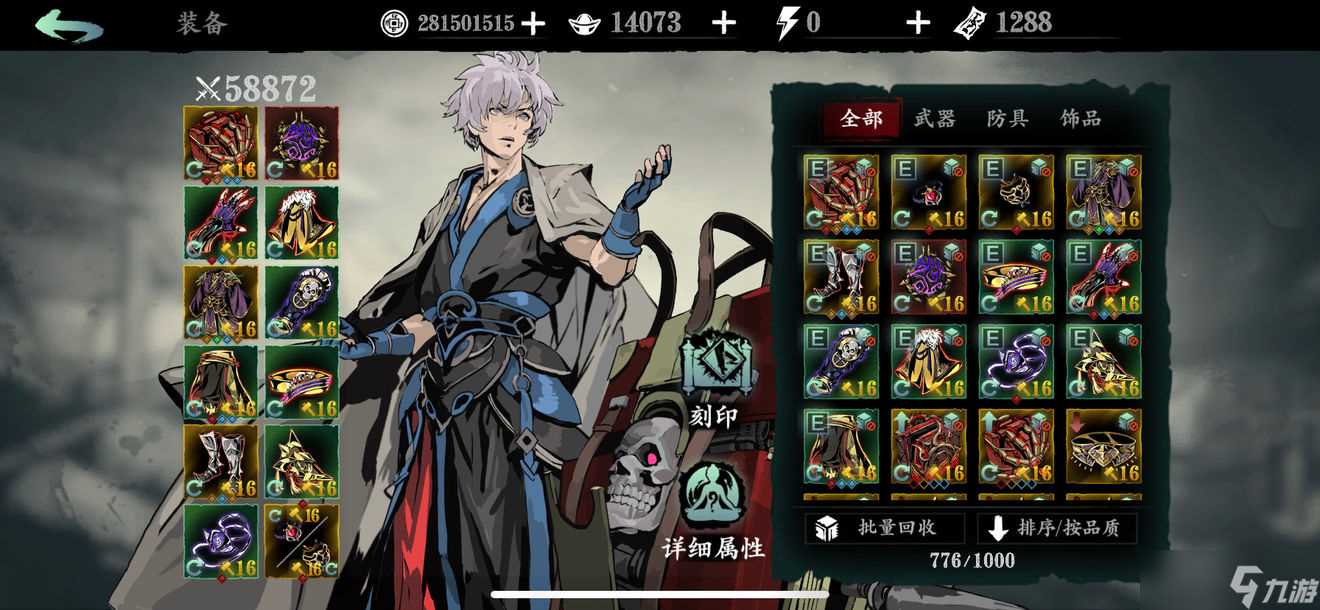The width and height of the screenshot is (1320, 610).
Task: Add more silver ingots with plus button
Action: point(723,24)
